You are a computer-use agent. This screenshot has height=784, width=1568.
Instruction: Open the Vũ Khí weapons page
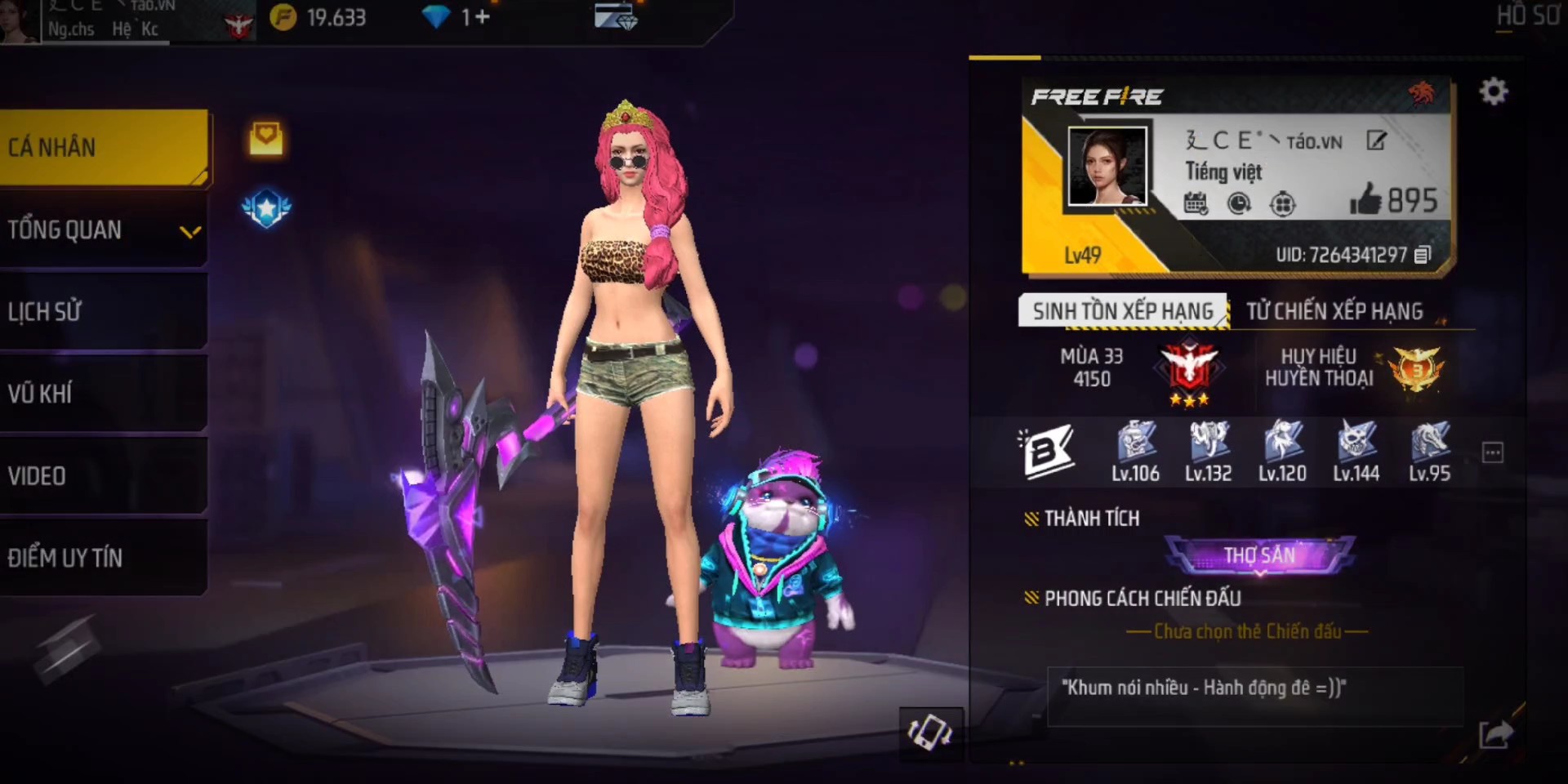[x=104, y=394]
